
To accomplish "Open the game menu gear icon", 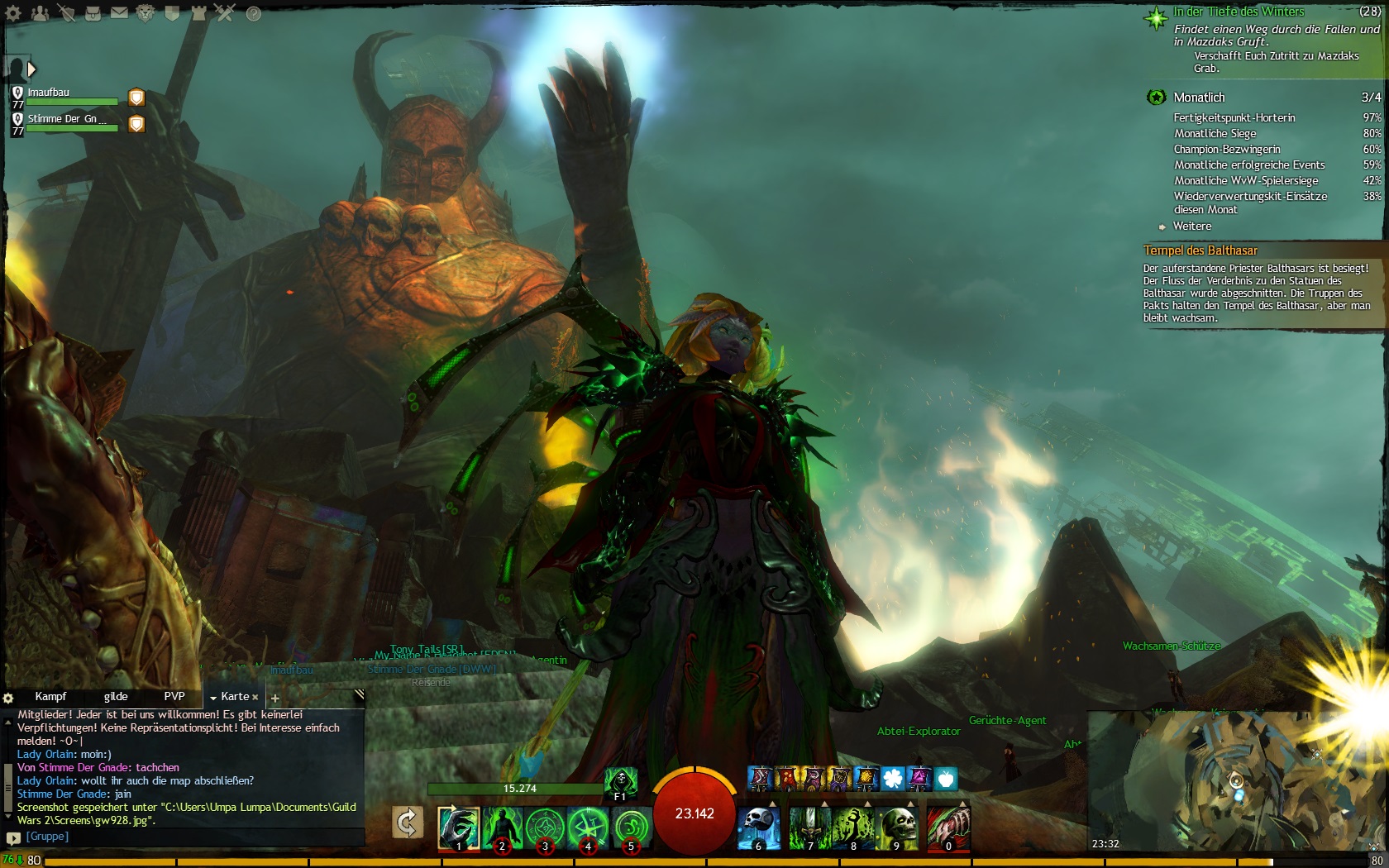I will point(13,13).
